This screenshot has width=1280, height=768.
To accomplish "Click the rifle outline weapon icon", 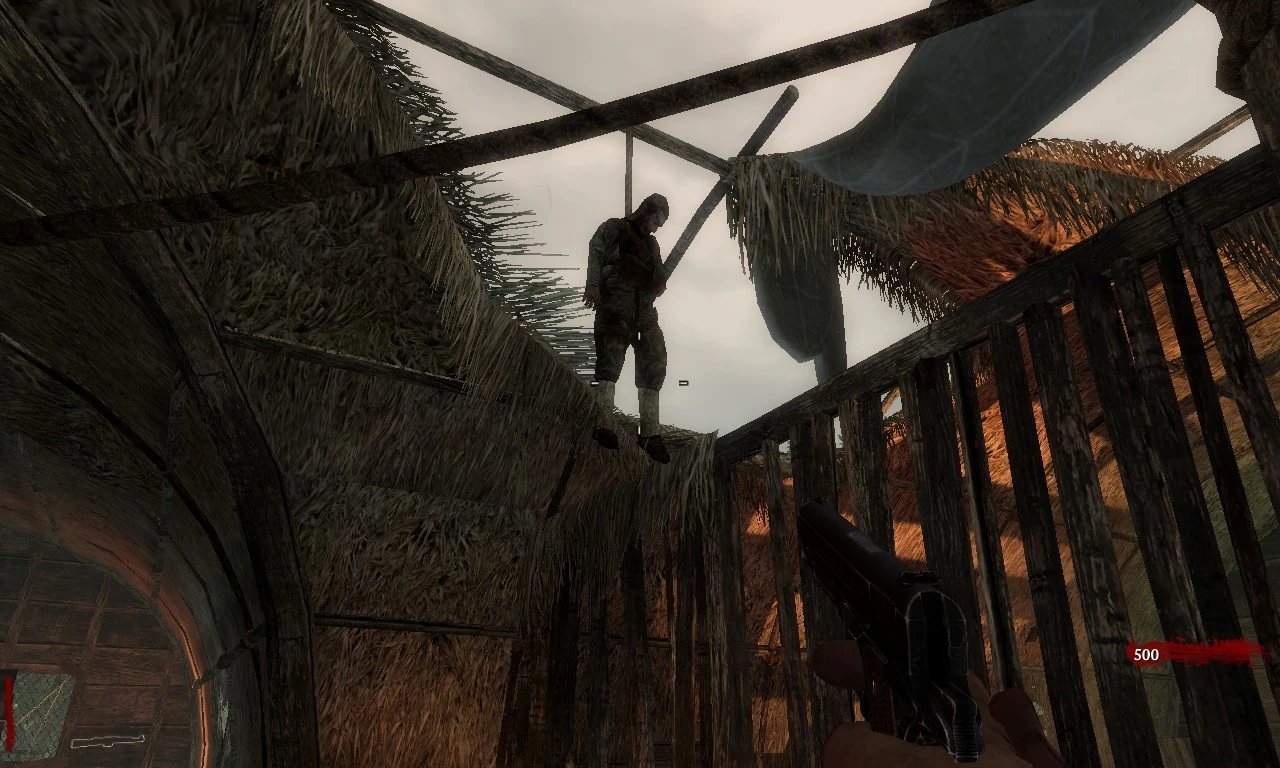I will tap(108, 741).
